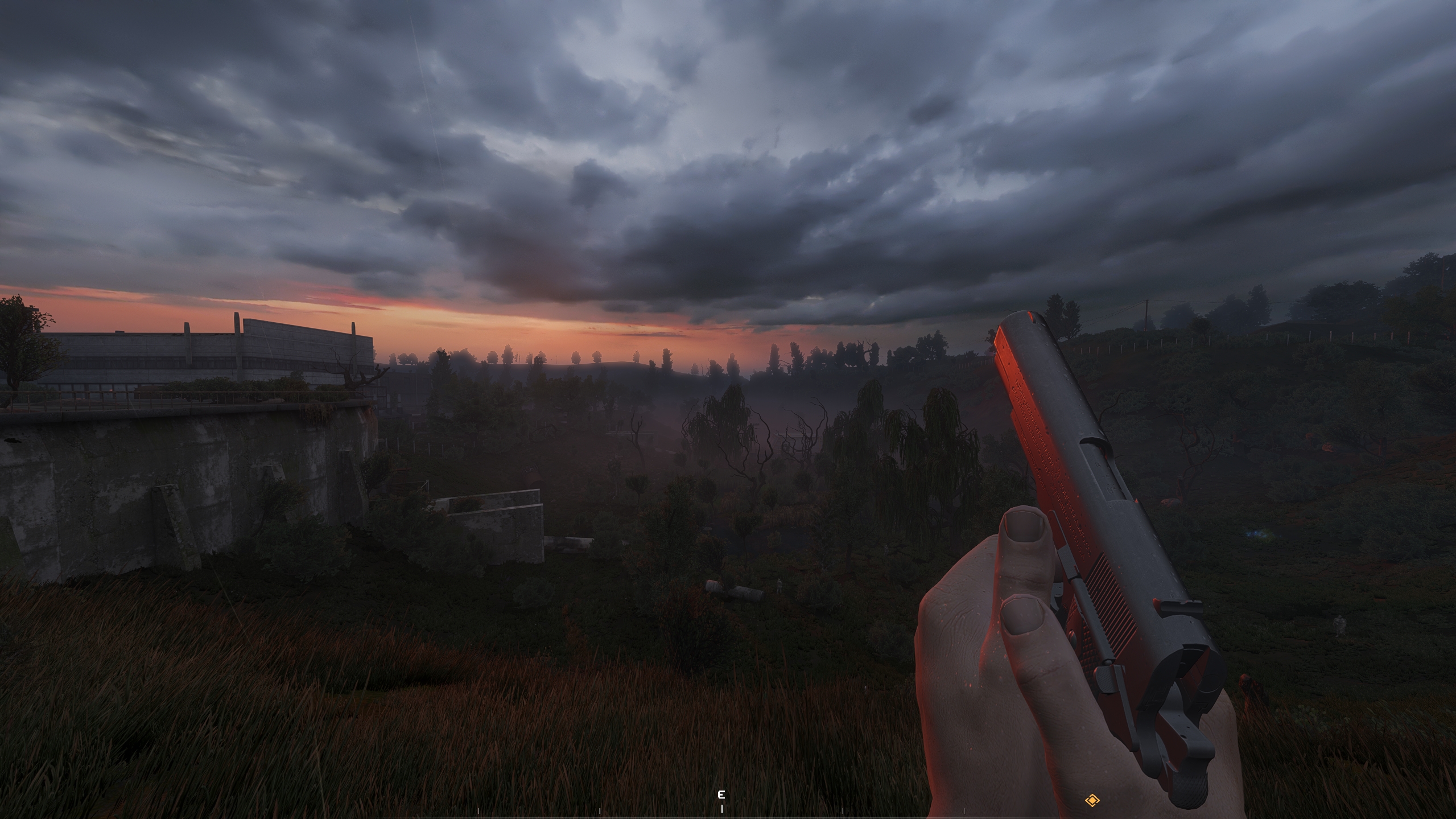Select the East heading letter on the compass
The image size is (1456, 819).
point(721,795)
